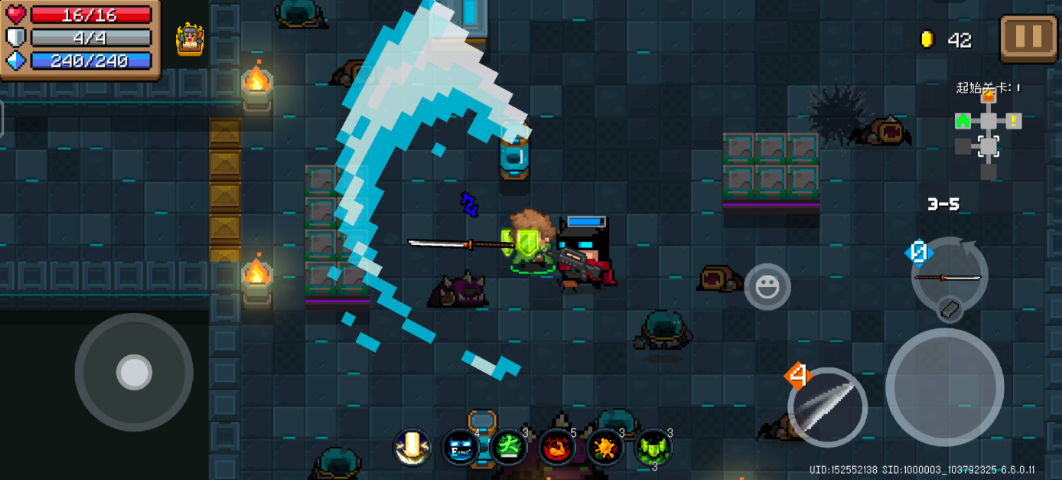The image size is (1062, 480).
Task: Select the golden light beam buff icon
Action: (x=412, y=446)
